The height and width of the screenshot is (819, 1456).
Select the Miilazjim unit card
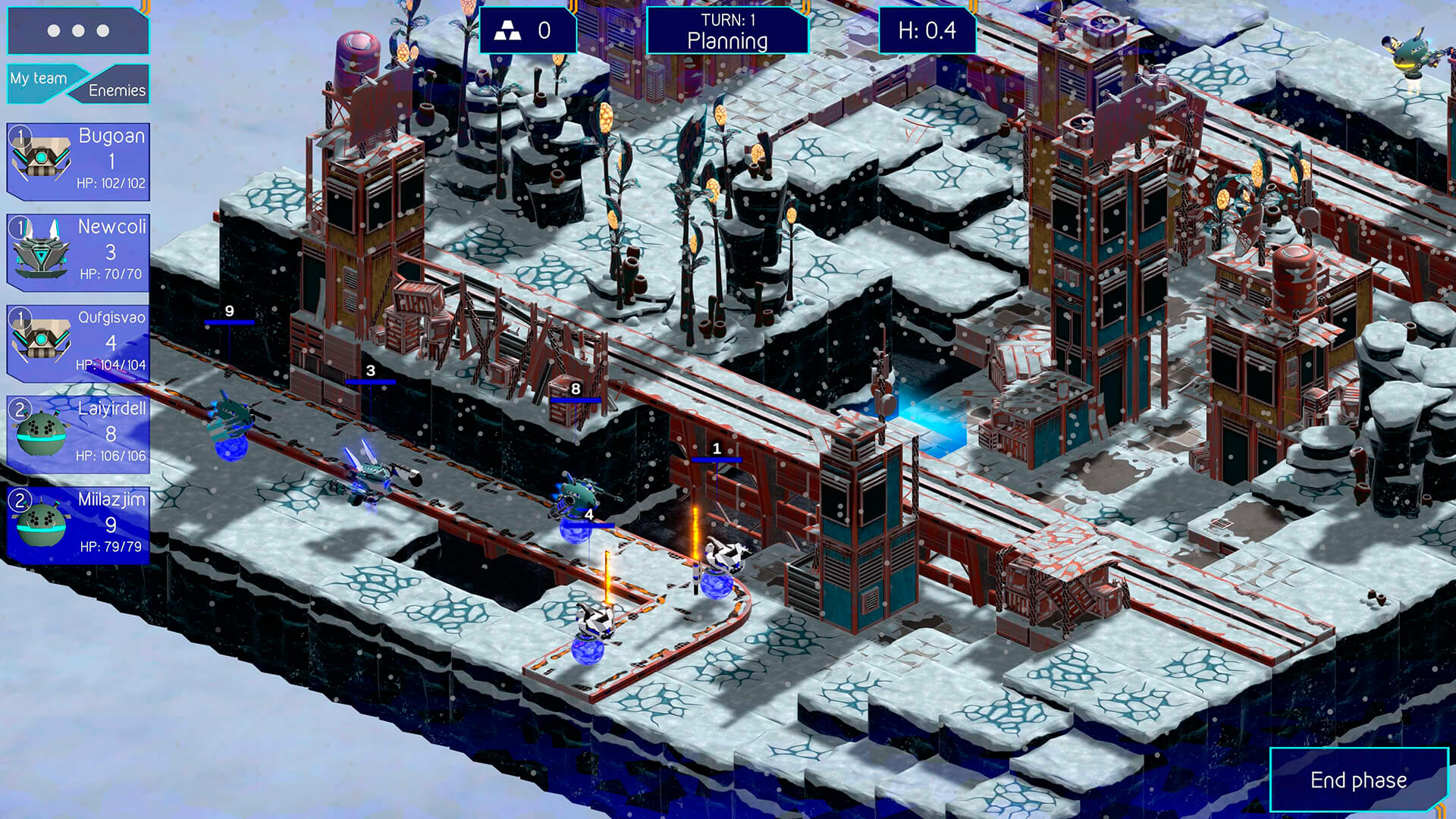(78, 525)
